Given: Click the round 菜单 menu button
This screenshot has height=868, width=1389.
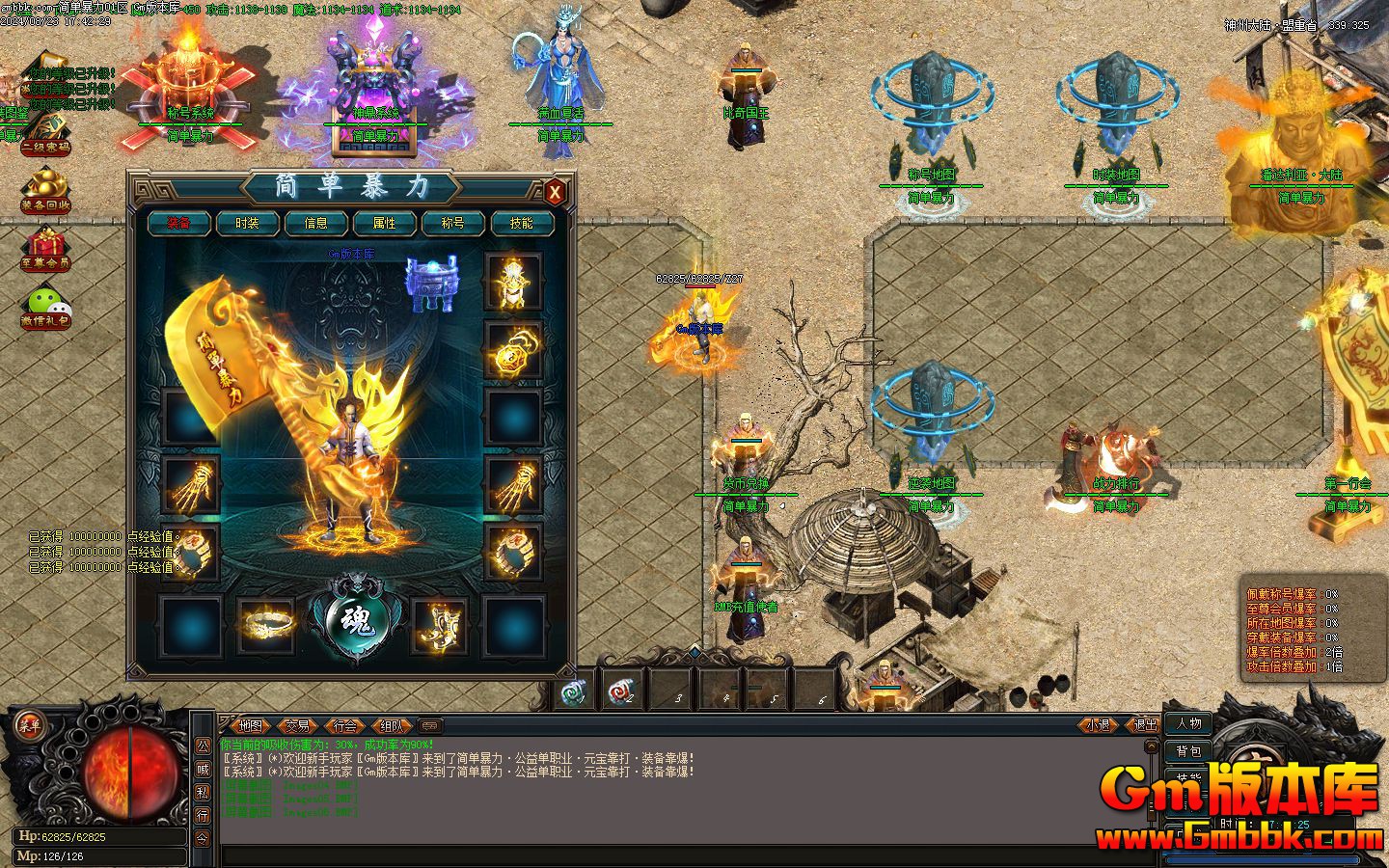Looking at the screenshot, I should coord(29,724).
